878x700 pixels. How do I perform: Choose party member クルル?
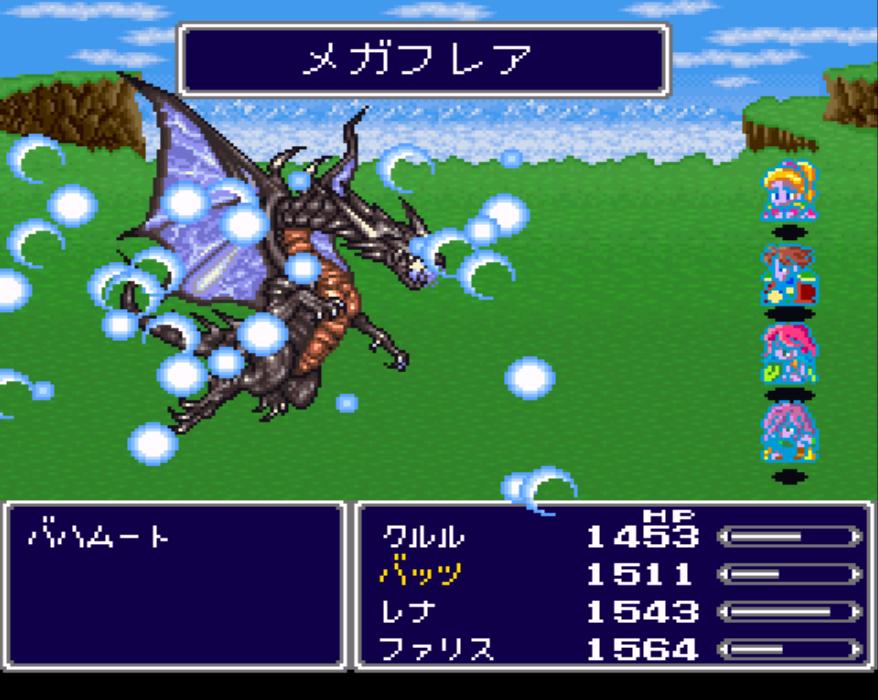tap(423, 537)
